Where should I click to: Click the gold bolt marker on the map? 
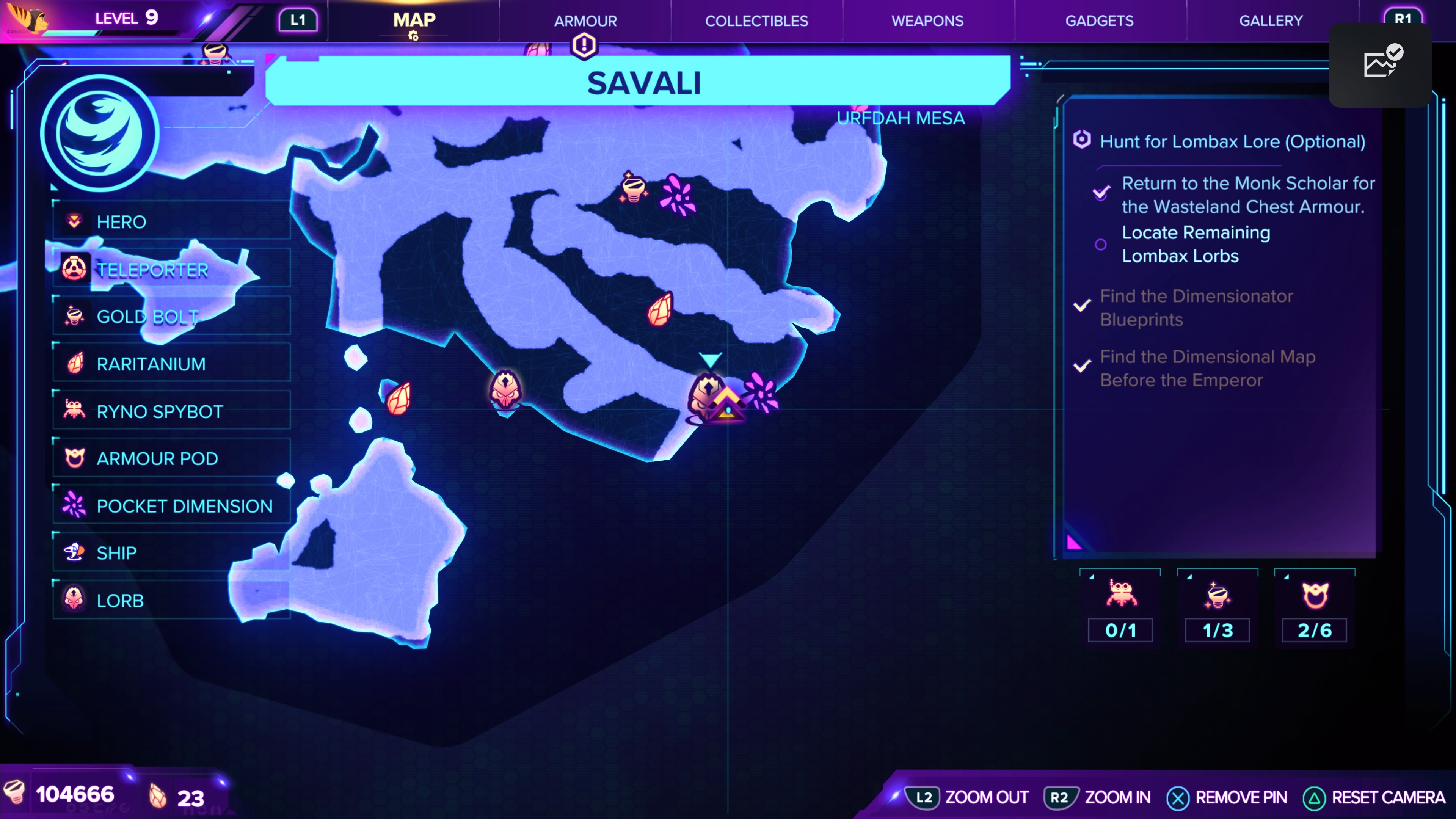pos(633,188)
